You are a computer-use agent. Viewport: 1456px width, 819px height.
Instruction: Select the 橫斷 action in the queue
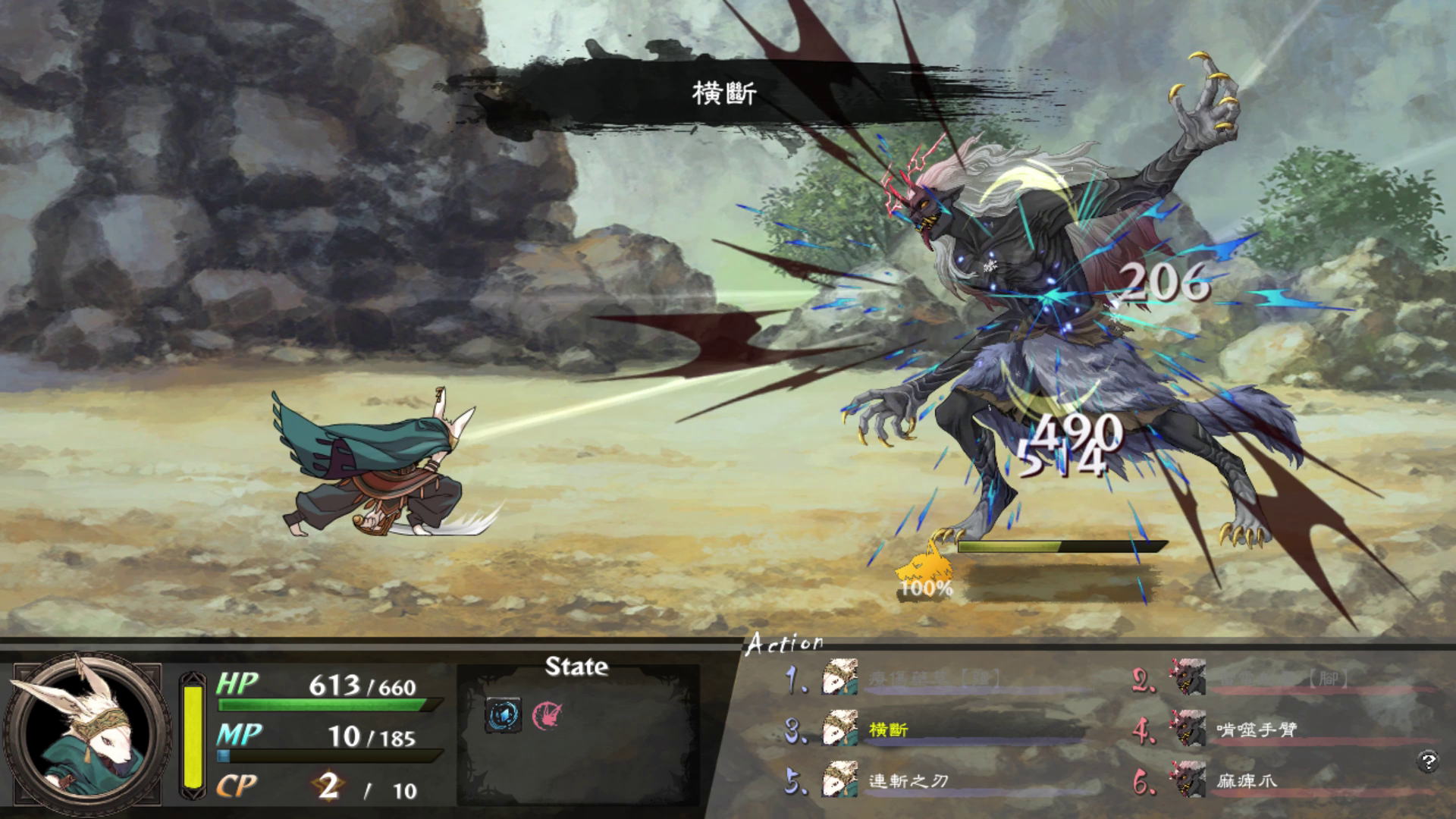pyautogui.click(x=888, y=730)
